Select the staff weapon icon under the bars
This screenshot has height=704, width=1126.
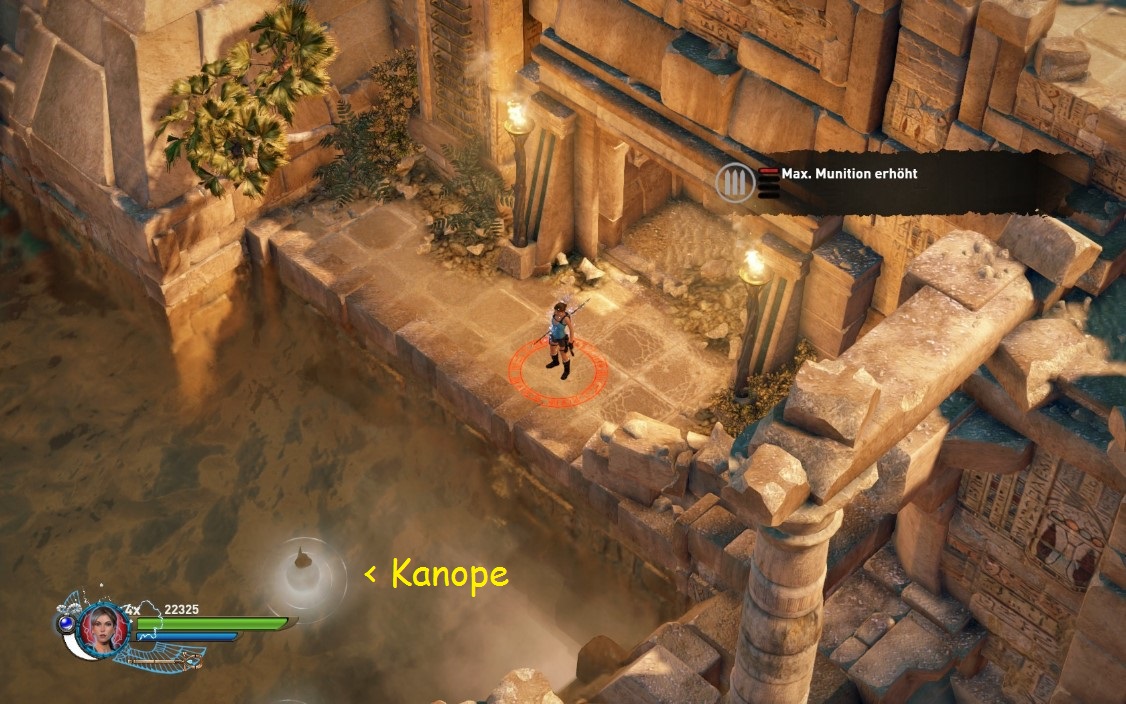click(165, 659)
